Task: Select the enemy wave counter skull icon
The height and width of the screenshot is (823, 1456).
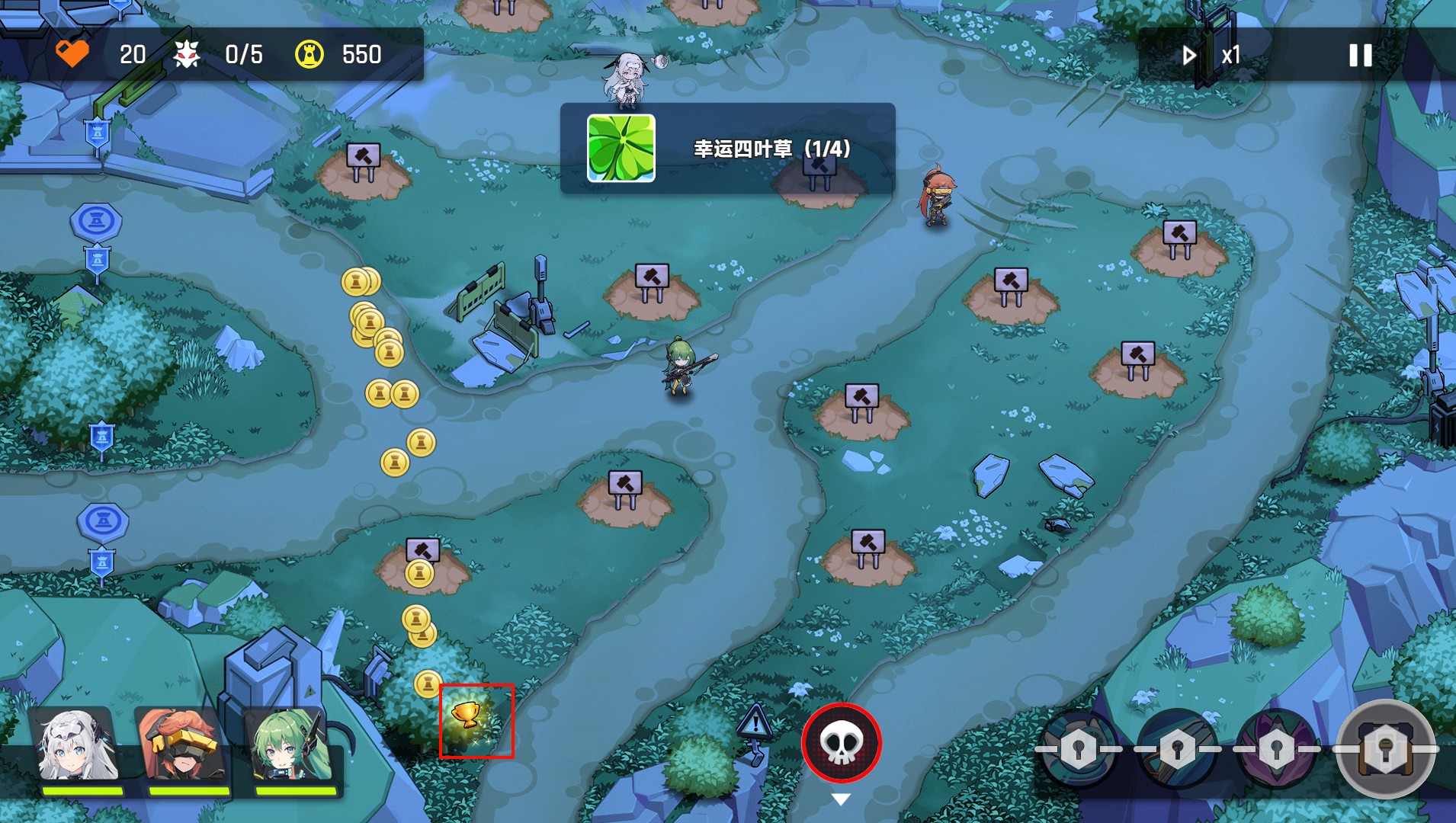Action: pos(187,54)
